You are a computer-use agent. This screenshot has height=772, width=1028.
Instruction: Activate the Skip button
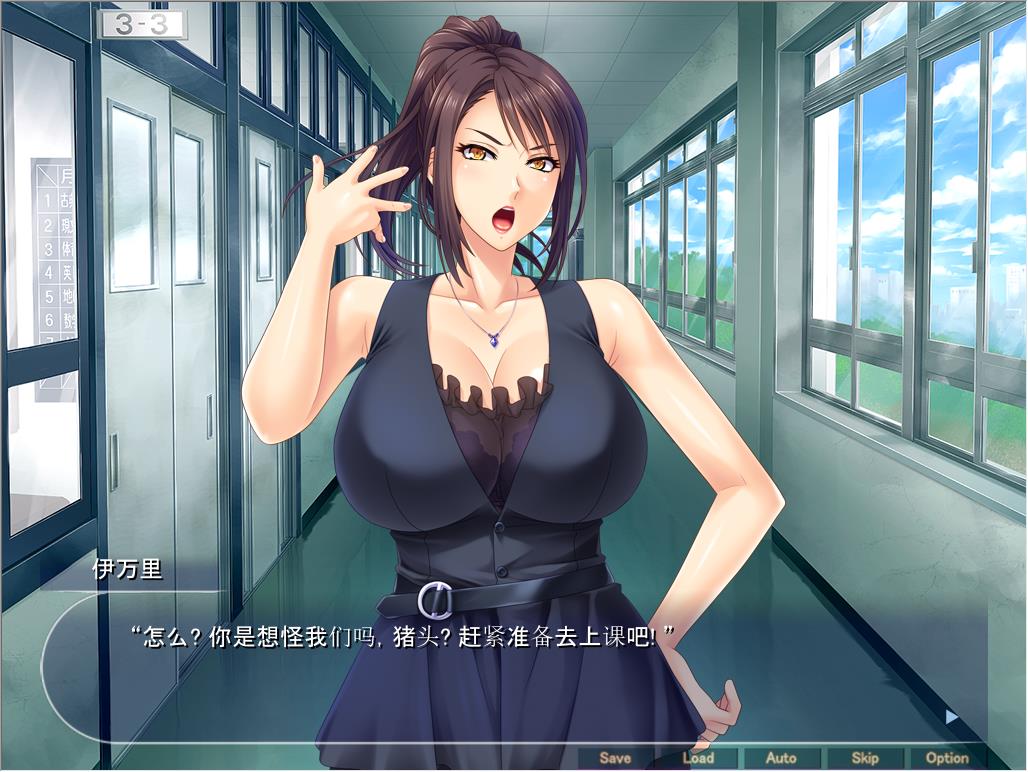[864, 758]
